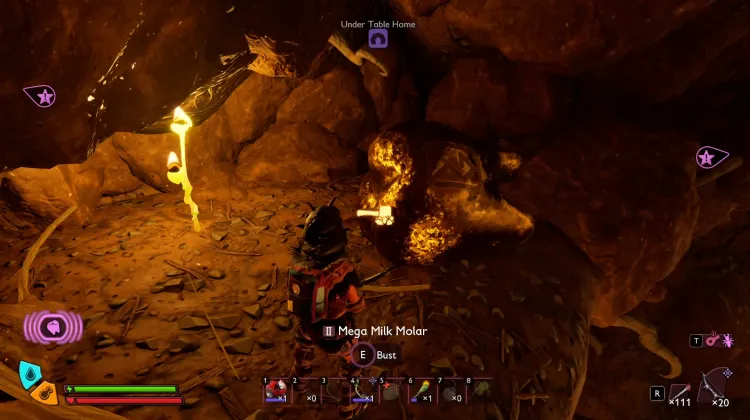
Task: Select the arrow ammo icon
Action: tap(681, 392)
